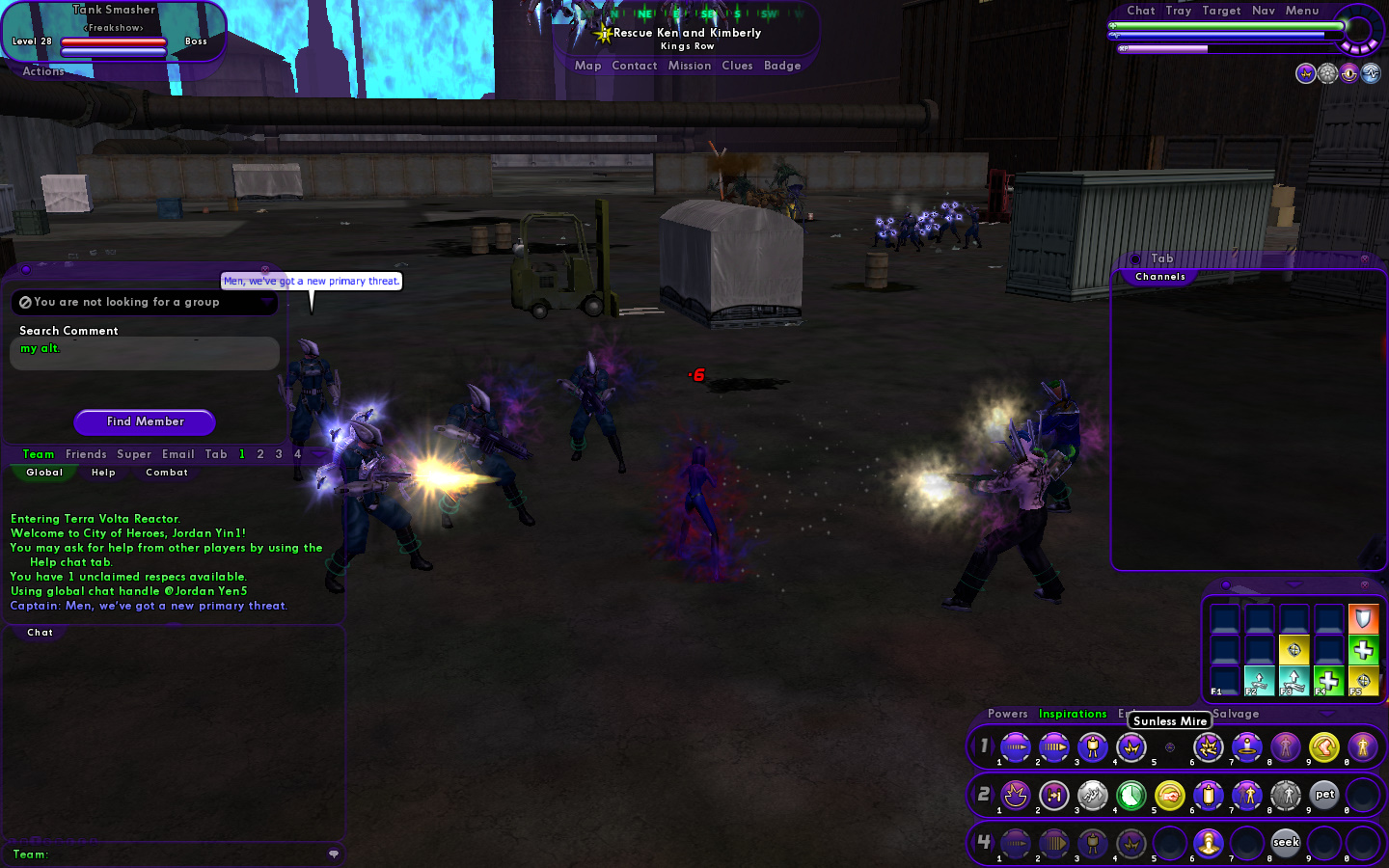
Task: Open the Menu in the top bar
Action: [x=1301, y=11]
